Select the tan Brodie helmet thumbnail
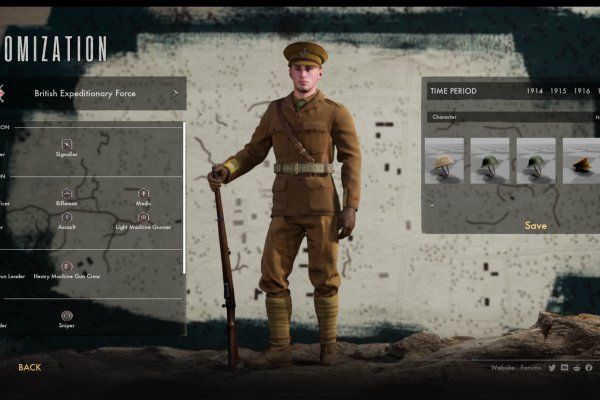Viewport: 600px width, 400px height. (x=444, y=160)
